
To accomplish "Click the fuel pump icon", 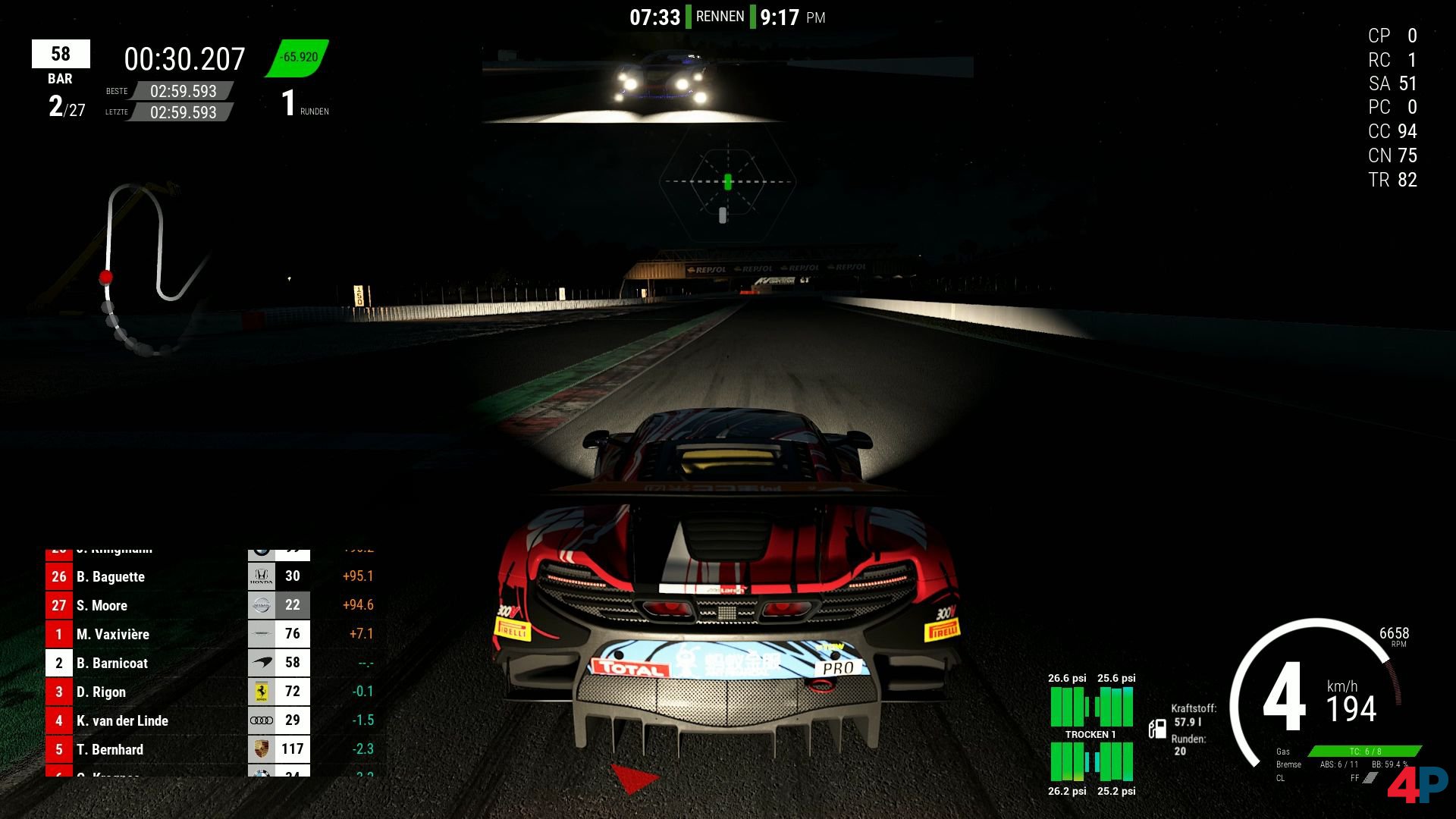I will click(x=1157, y=729).
